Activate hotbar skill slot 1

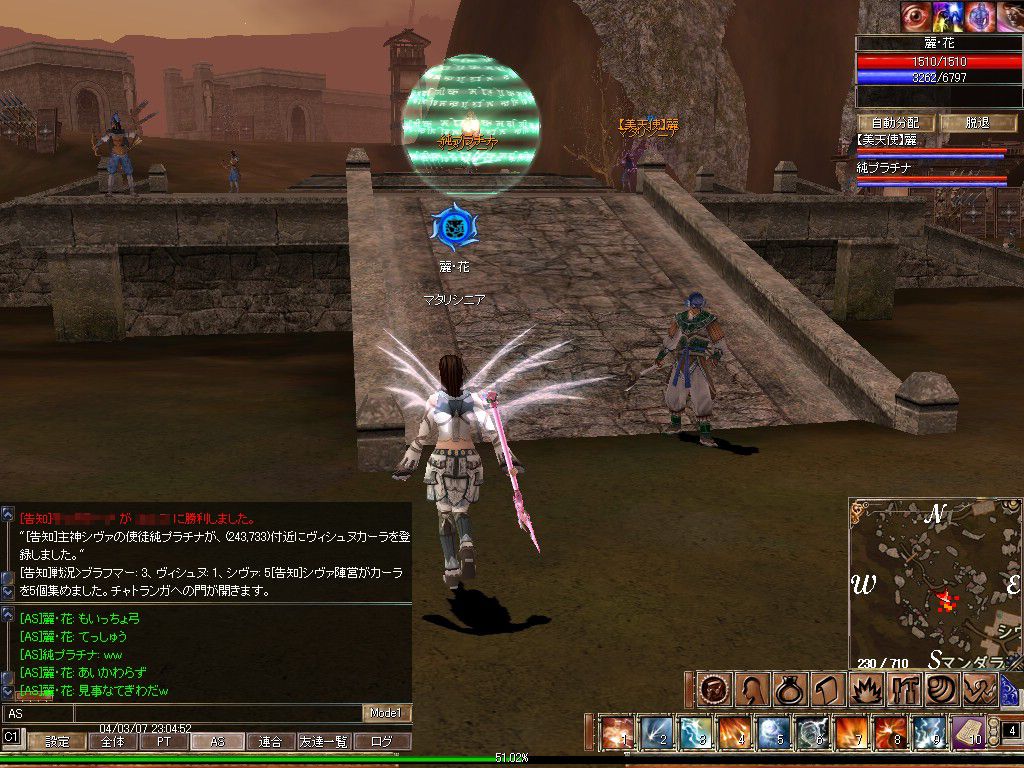(x=618, y=733)
